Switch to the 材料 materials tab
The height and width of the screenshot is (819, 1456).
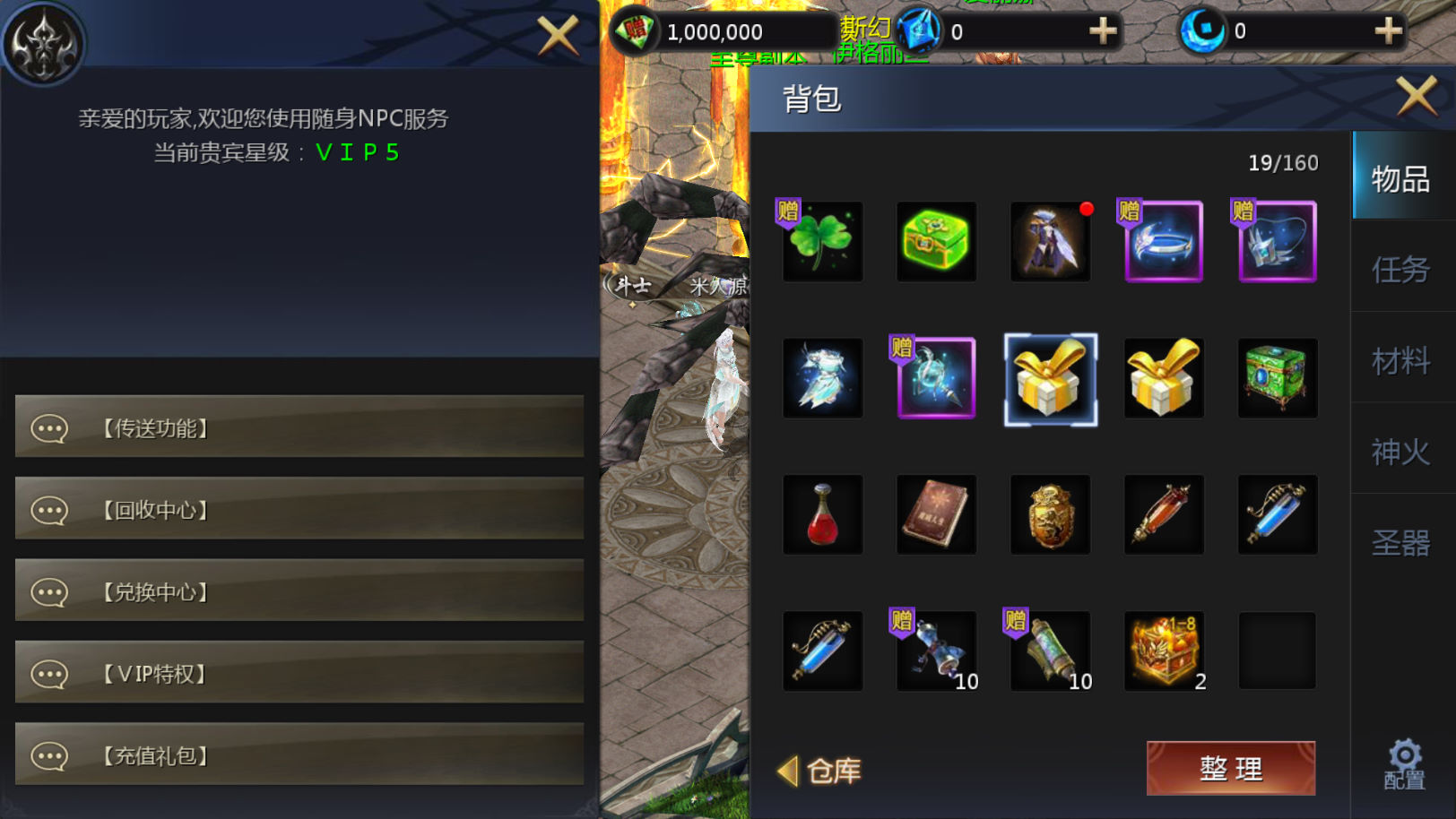[x=1400, y=360]
